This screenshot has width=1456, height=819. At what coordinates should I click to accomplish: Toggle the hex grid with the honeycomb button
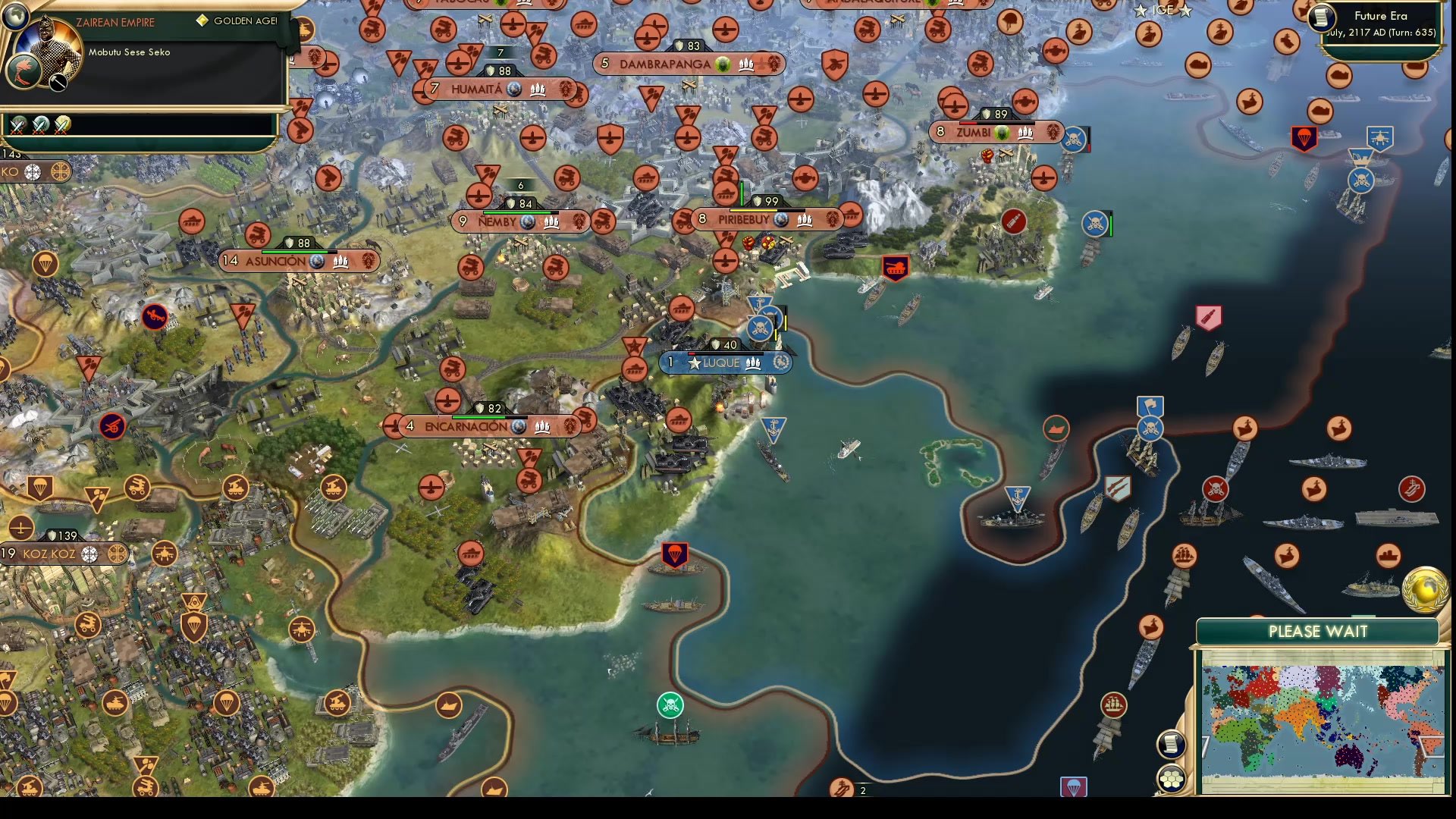tap(1172, 778)
